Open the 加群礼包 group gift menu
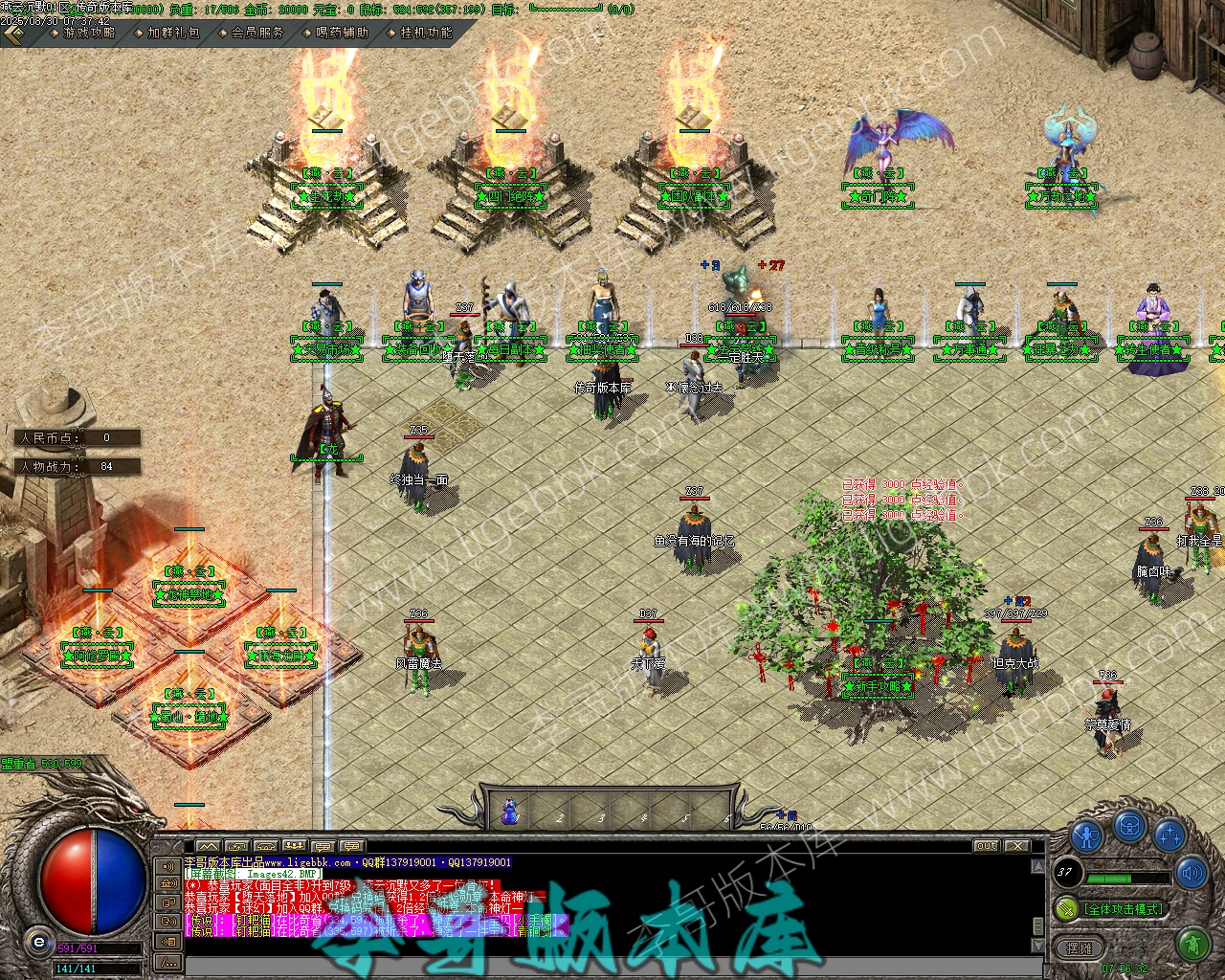 click(x=172, y=33)
